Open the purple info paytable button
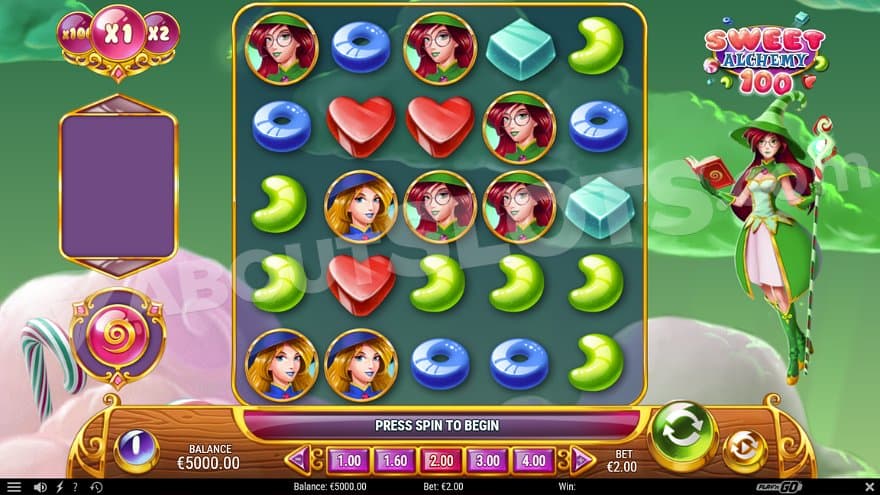Viewport: 880px width, 495px height. pos(137,450)
